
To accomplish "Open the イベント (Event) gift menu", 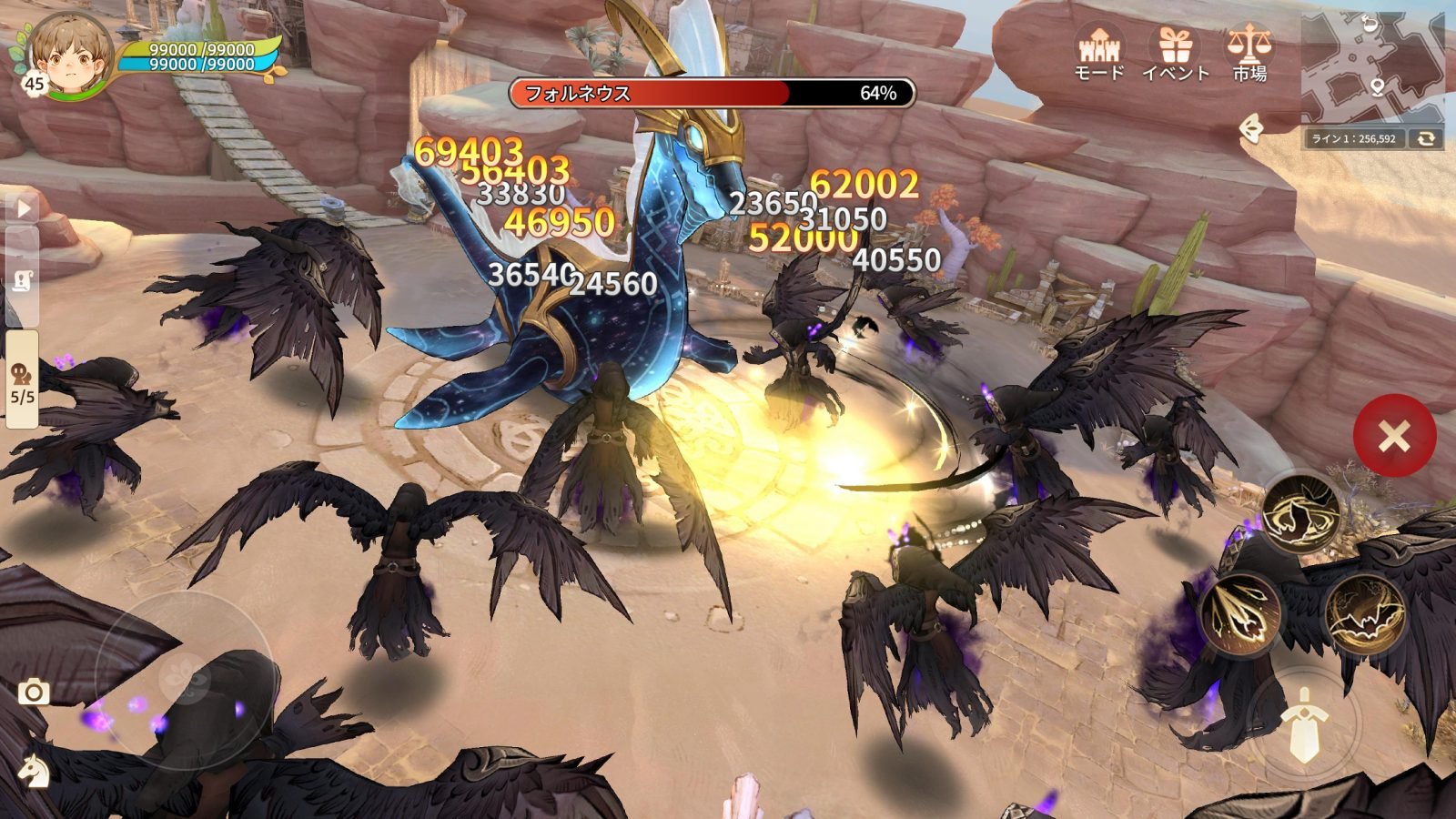I will pos(1175,52).
